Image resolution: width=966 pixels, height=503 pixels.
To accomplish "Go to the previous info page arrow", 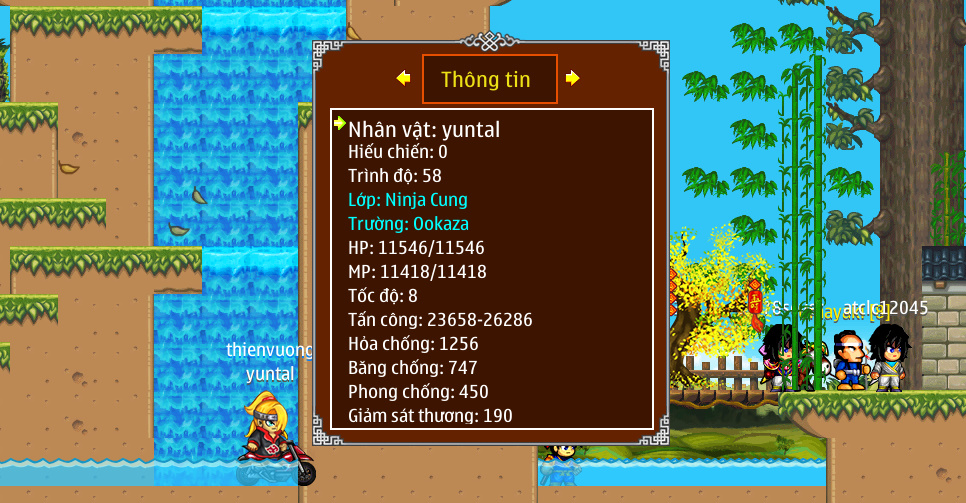I will pyautogui.click(x=404, y=78).
